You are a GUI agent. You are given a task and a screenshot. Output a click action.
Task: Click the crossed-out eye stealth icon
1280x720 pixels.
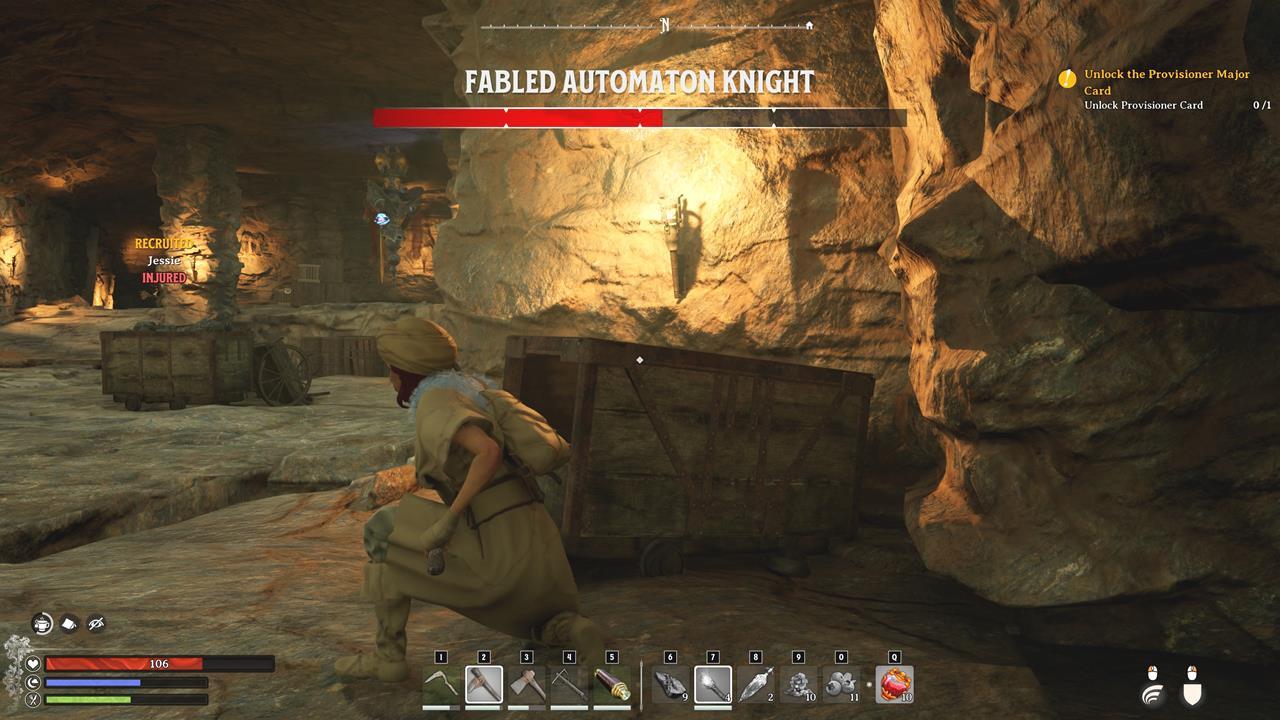tap(96, 624)
